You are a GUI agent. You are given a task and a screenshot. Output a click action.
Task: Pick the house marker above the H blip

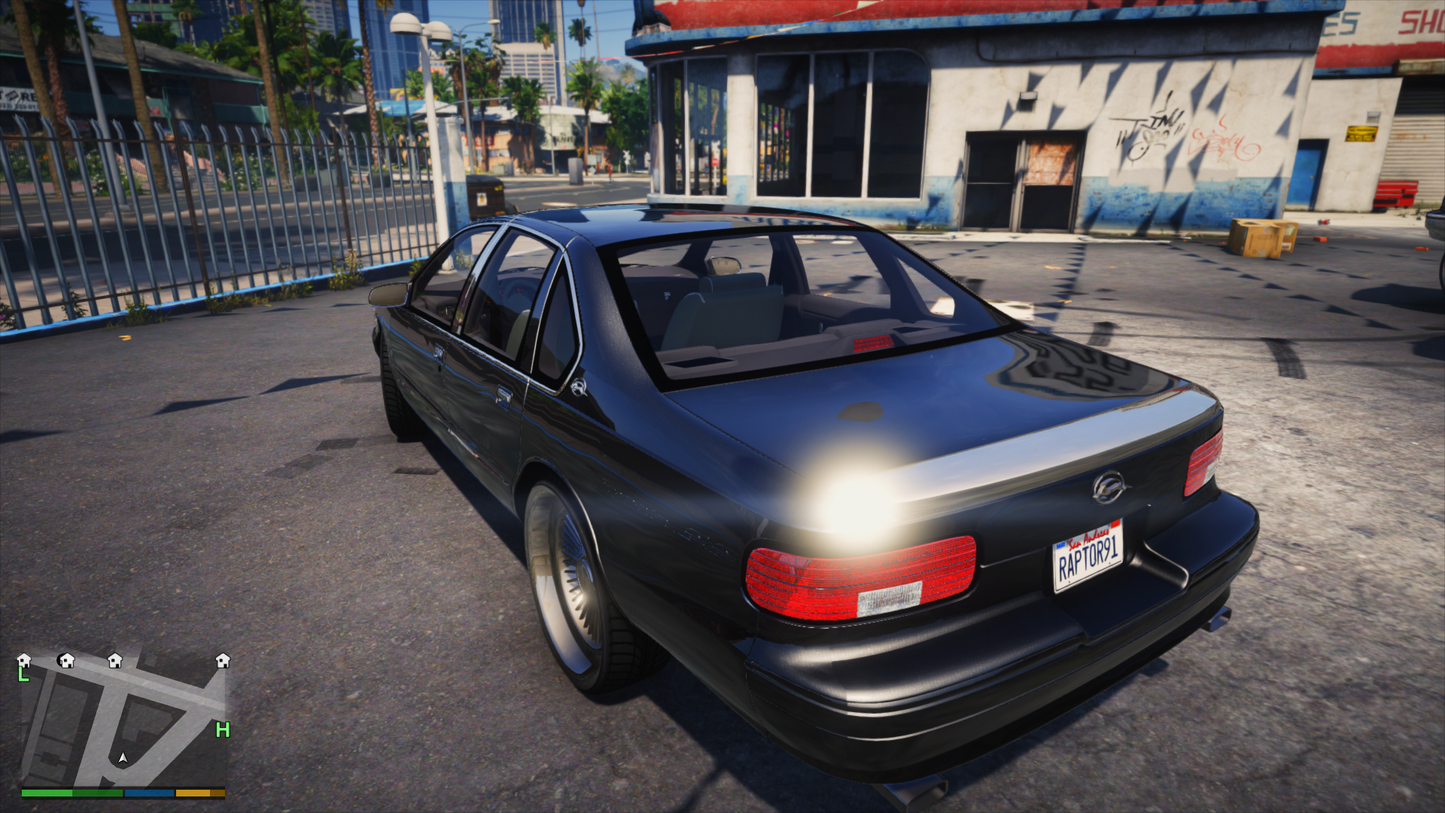click(222, 660)
